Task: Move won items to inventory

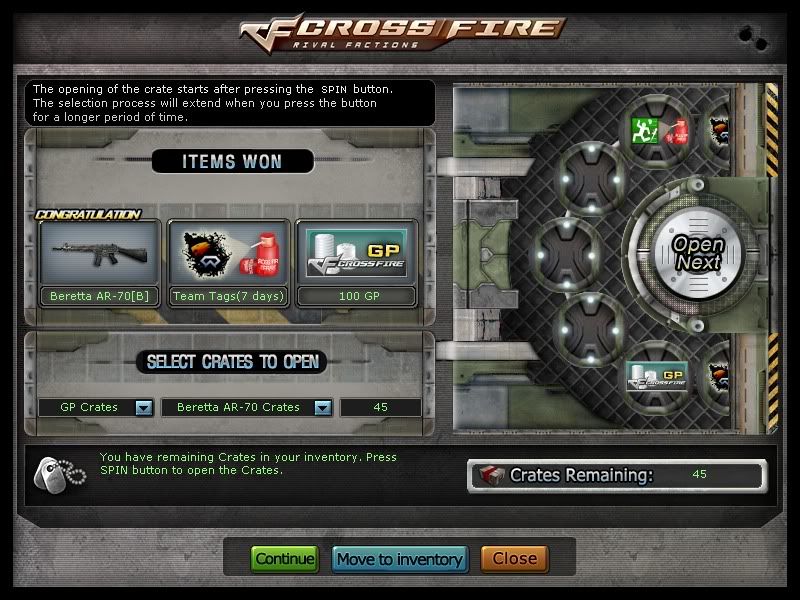Action: coord(399,559)
